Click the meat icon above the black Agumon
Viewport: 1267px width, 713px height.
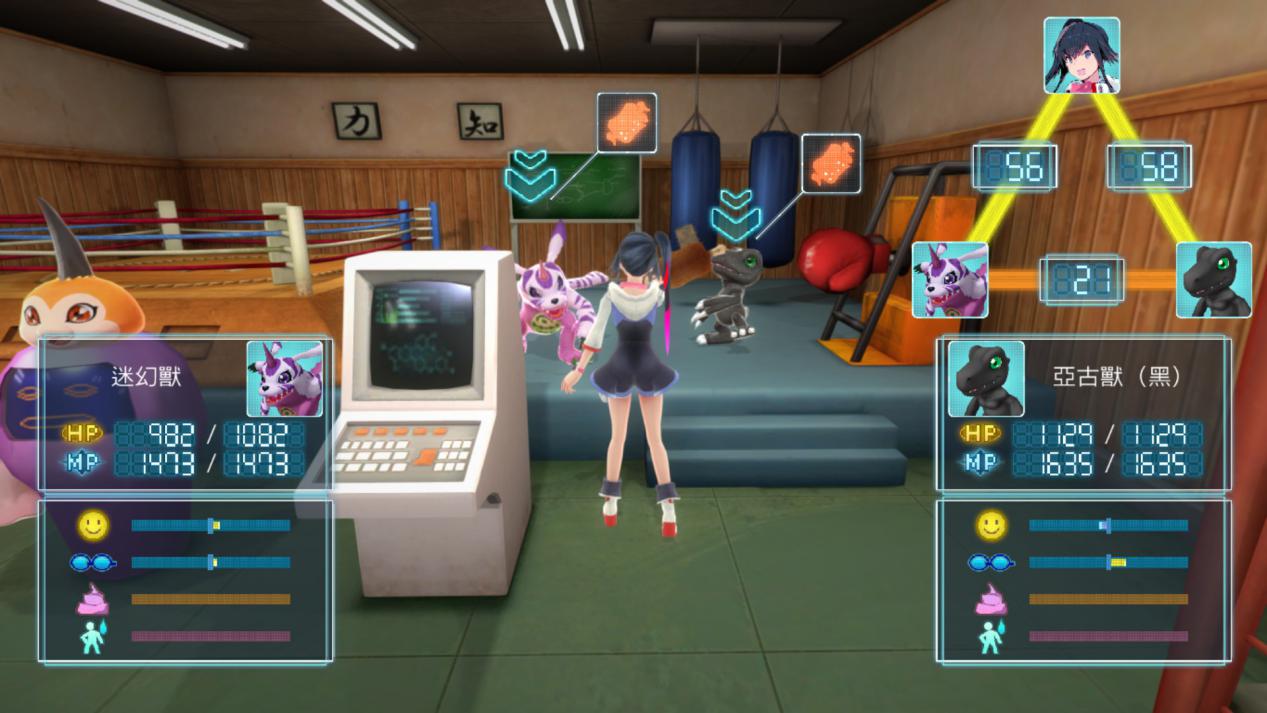pyautogui.click(x=831, y=163)
